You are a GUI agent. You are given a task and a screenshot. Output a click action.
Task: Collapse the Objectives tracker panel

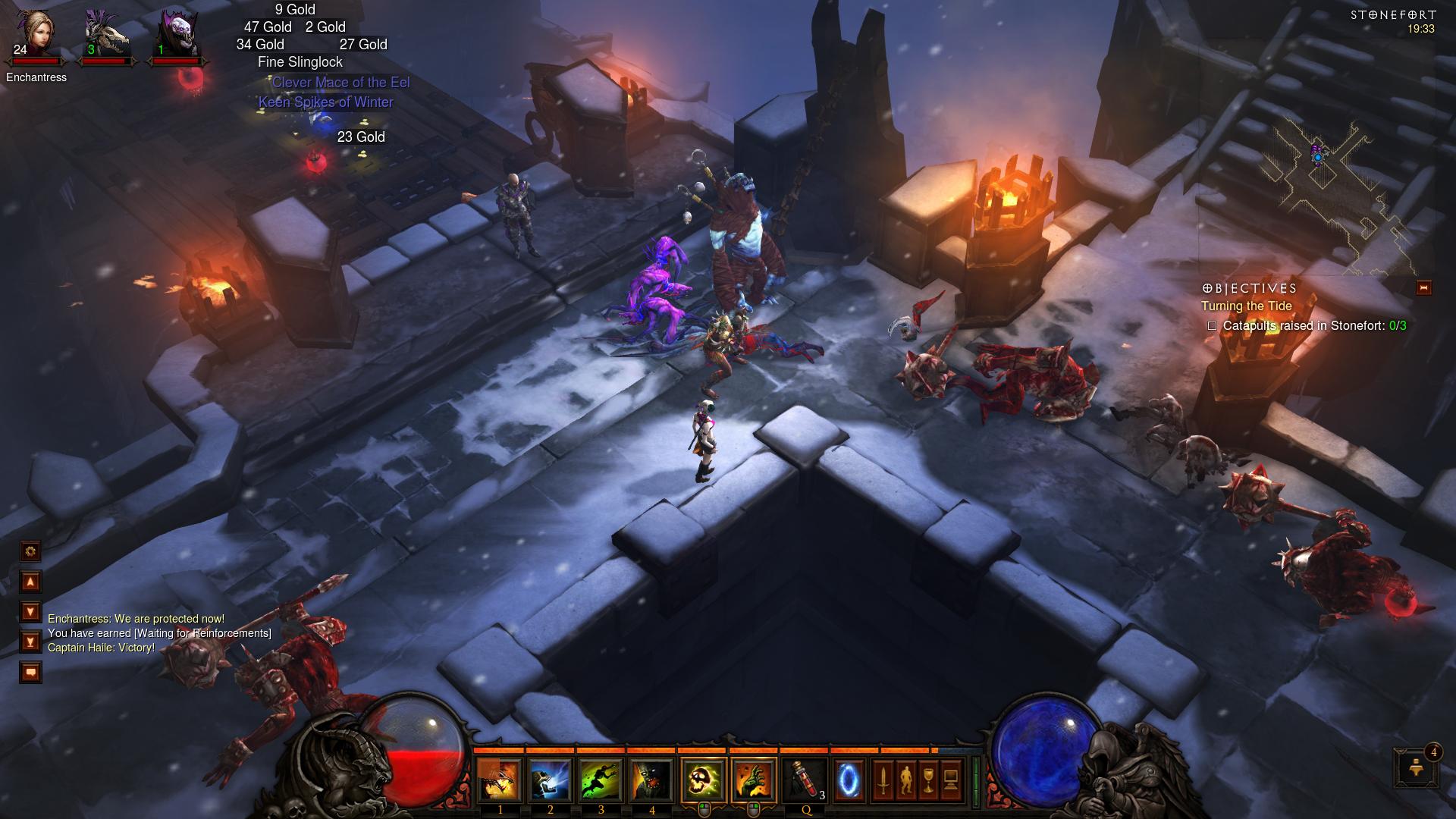[1423, 287]
